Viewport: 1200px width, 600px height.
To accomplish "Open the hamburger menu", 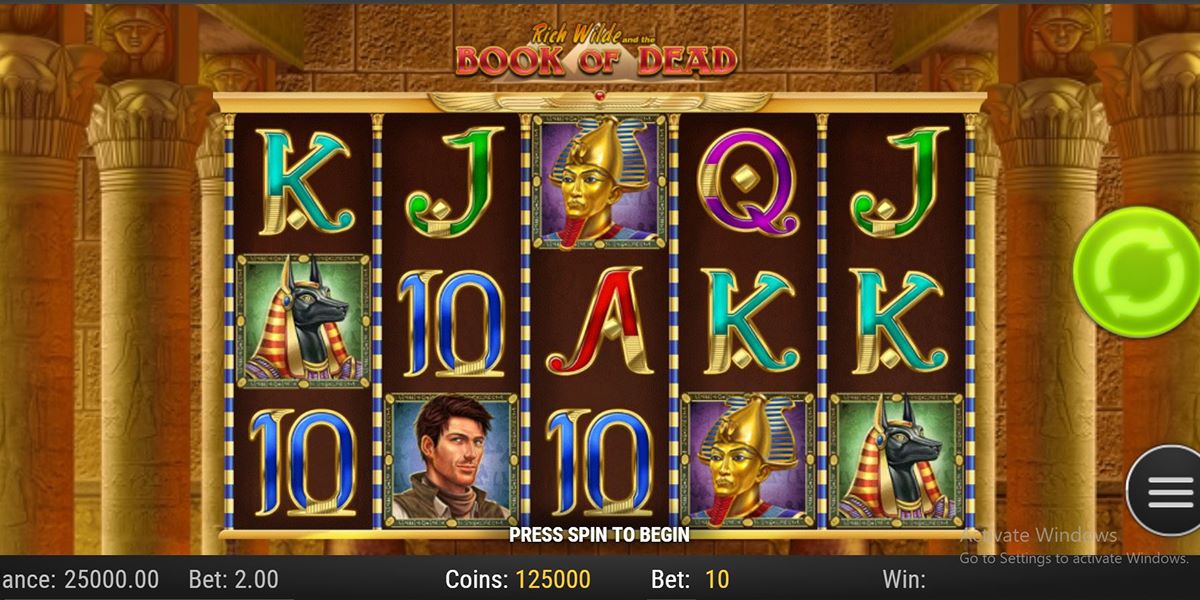I will [1166, 492].
